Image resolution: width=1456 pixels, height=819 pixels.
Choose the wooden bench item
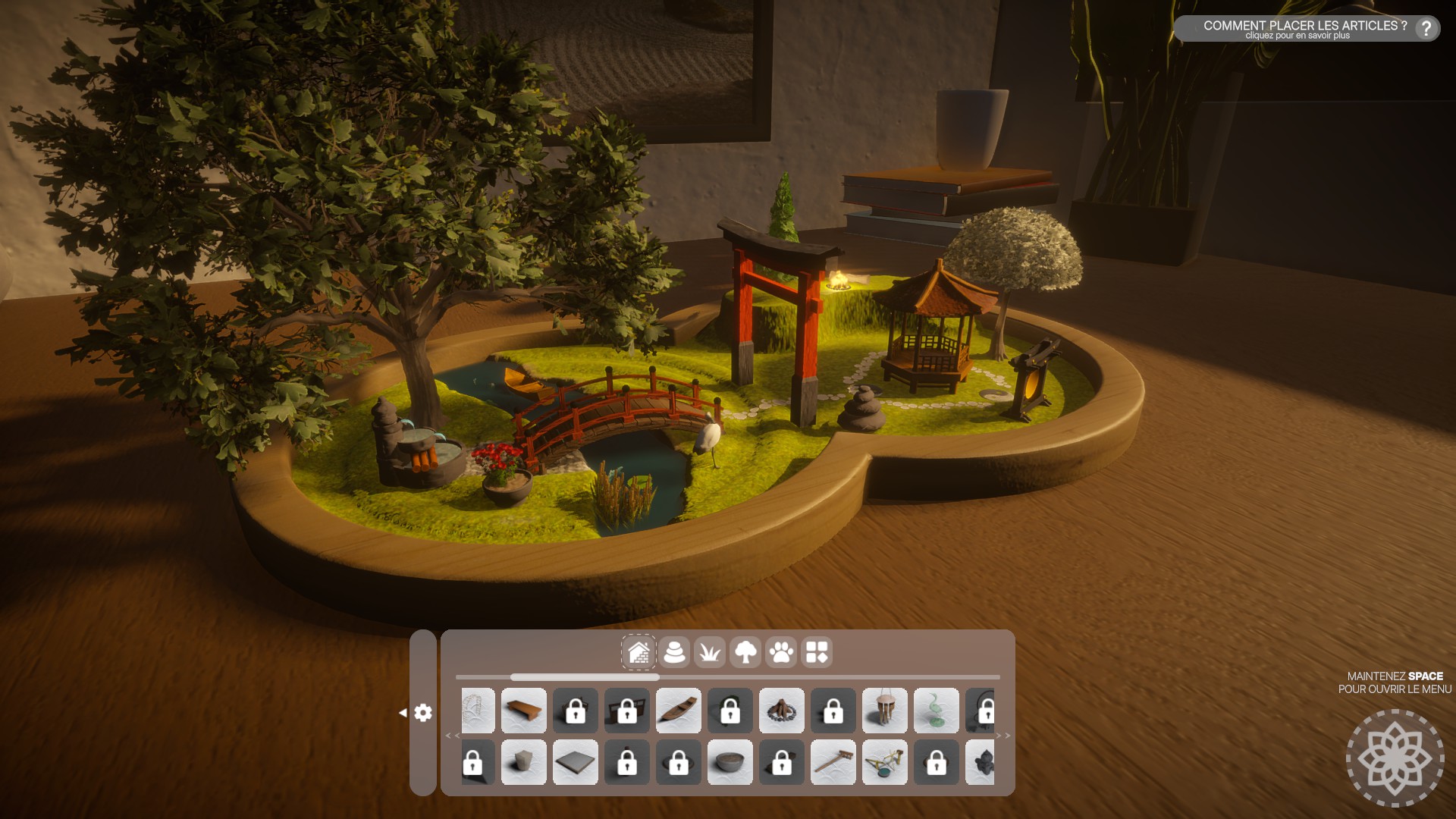click(524, 711)
